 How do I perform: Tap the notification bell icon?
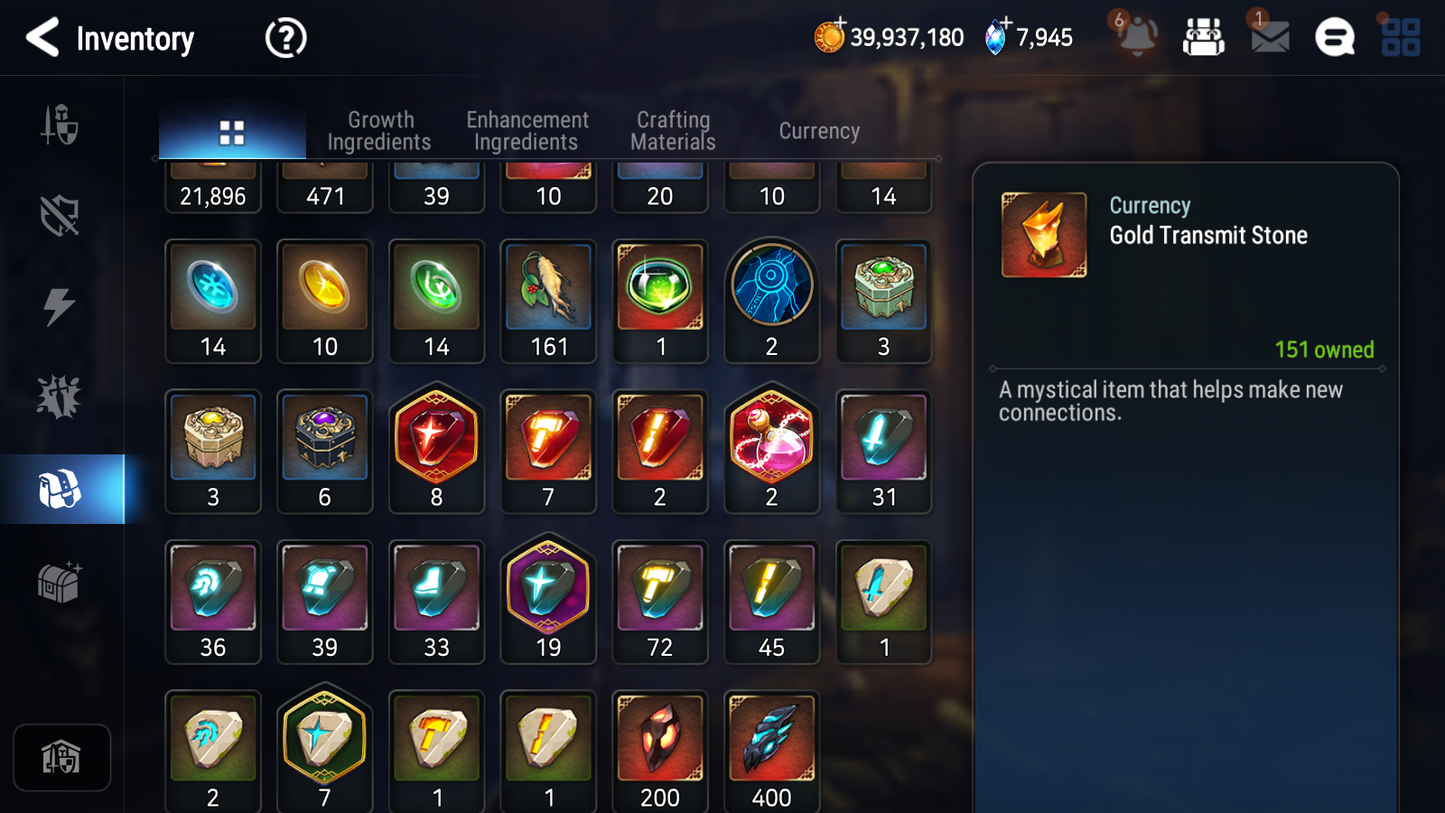1135,38
